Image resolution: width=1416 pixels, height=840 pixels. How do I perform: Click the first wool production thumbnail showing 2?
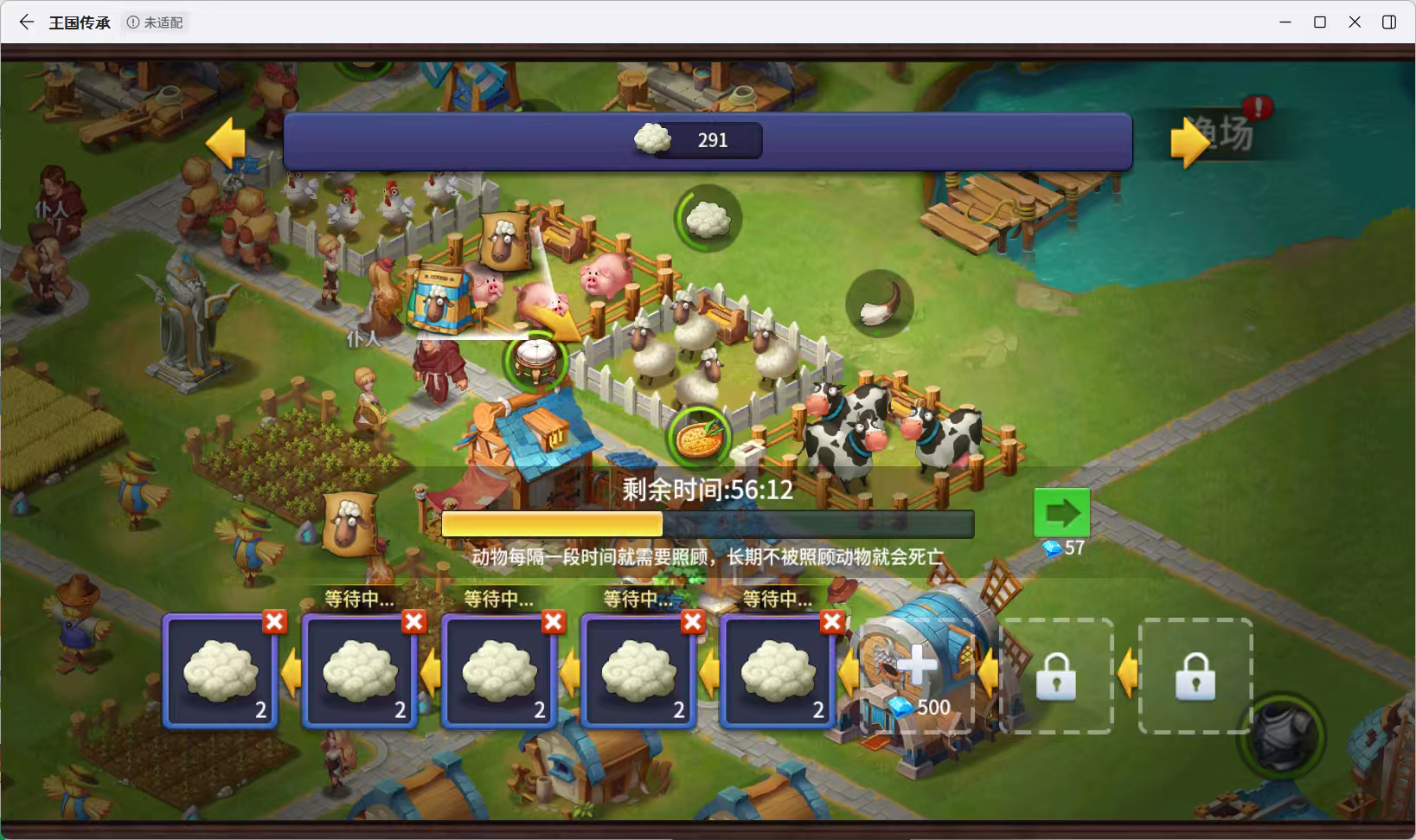[220, 673]
